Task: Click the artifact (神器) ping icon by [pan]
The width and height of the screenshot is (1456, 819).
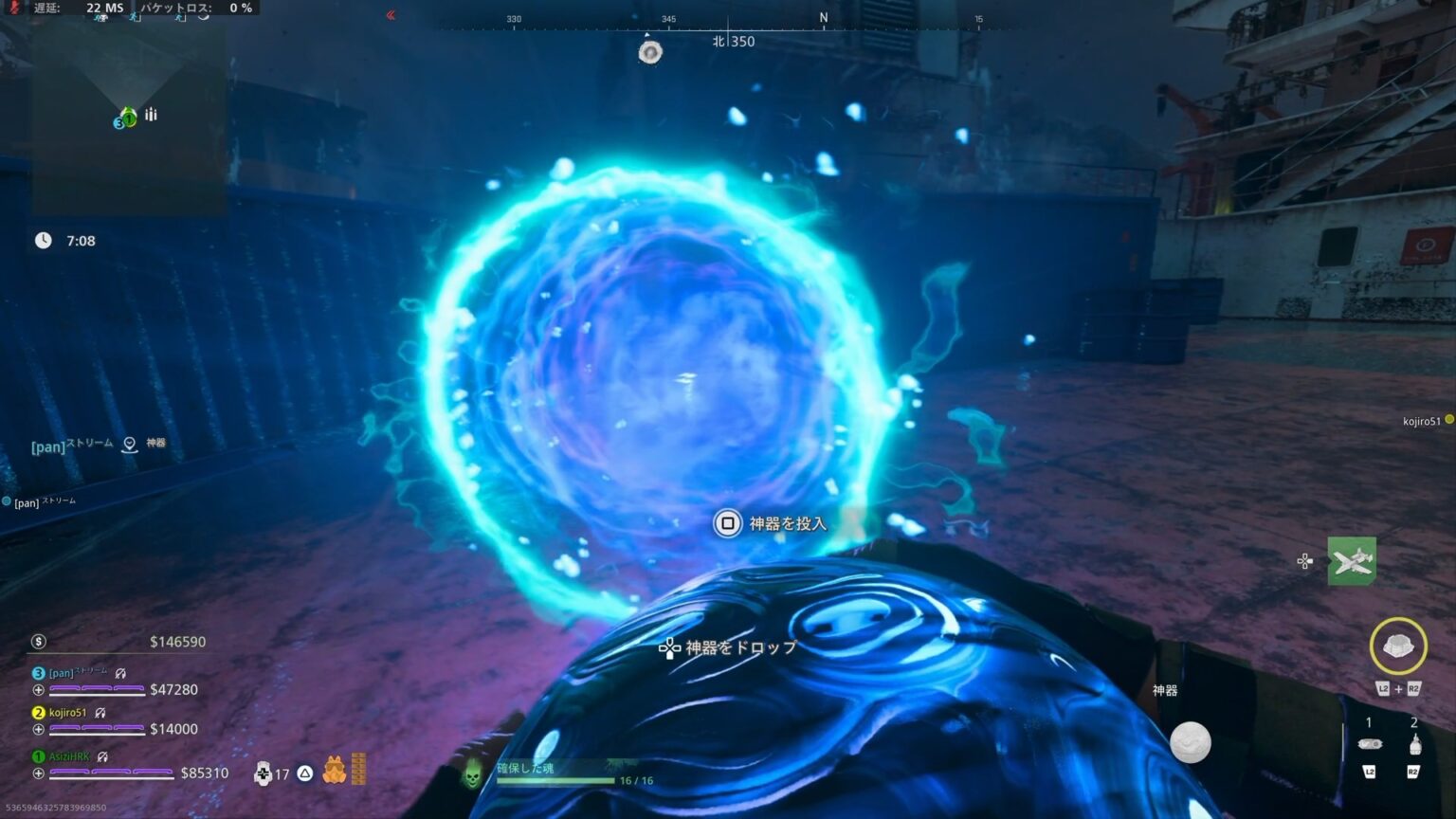Action: coord(130,444)
